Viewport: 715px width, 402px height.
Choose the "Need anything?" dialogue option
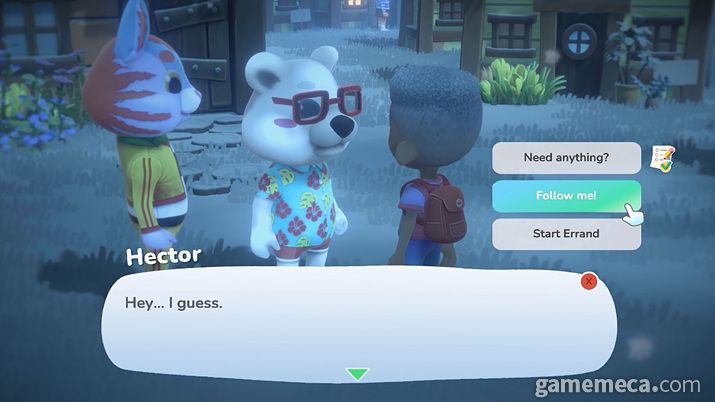coord(566,157)
